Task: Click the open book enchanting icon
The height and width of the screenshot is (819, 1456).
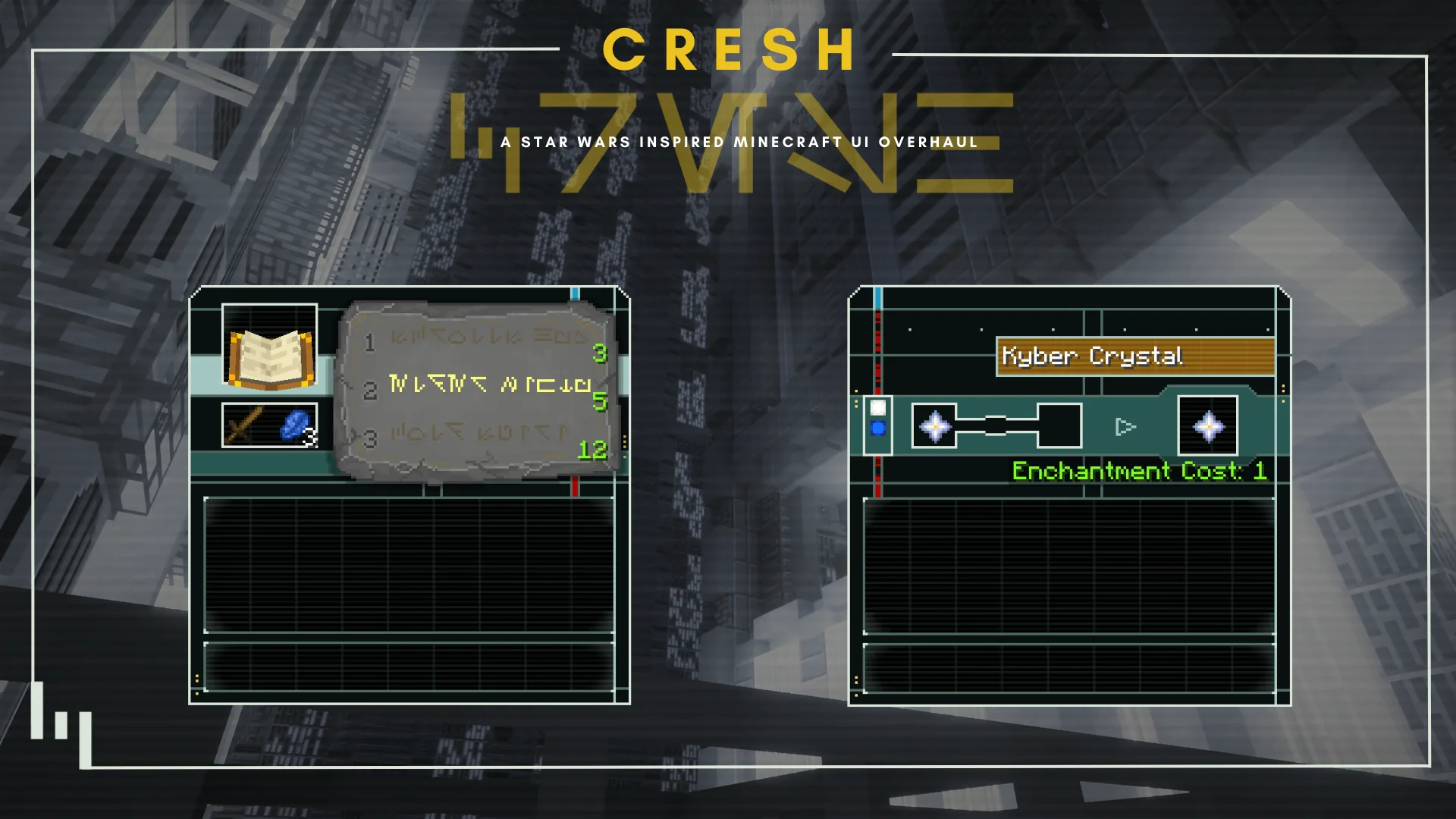Action: coord(269,355)
